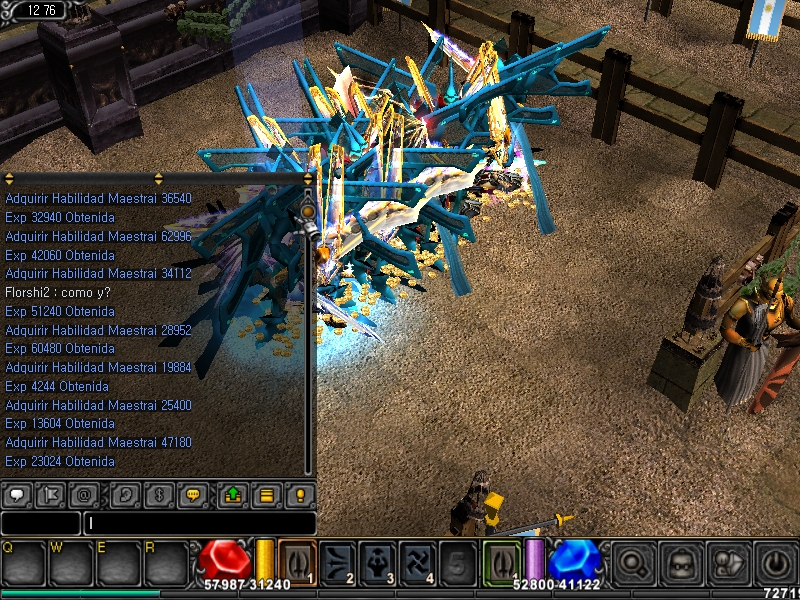Click the white speech bubble chat button
This screenshot has height=600, width=800.
tap(16, 495)
